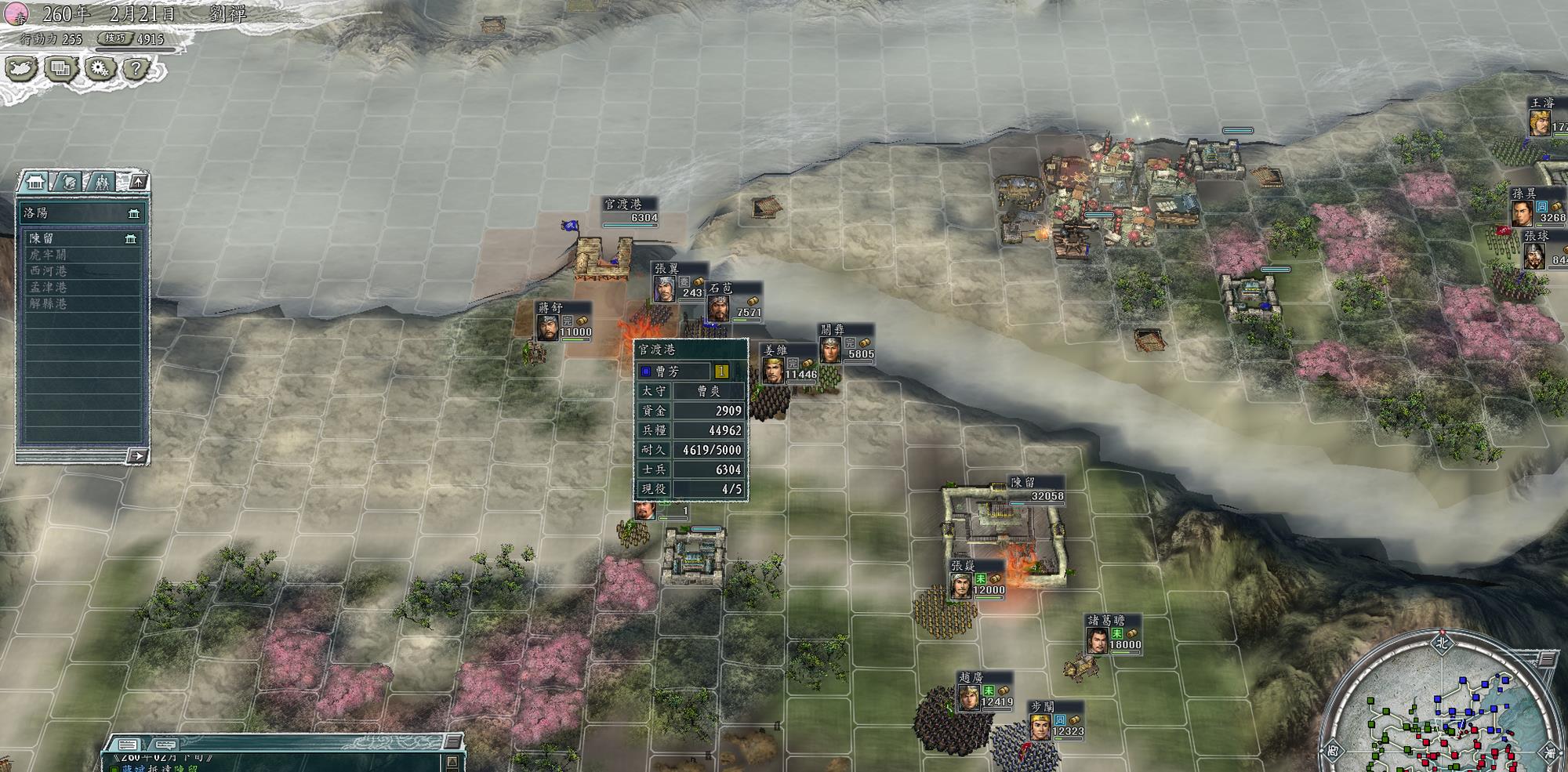Viewport: 1568px width, 772px height.
Task: Switch to the horse head tab
Action: [x=69, y=183]
